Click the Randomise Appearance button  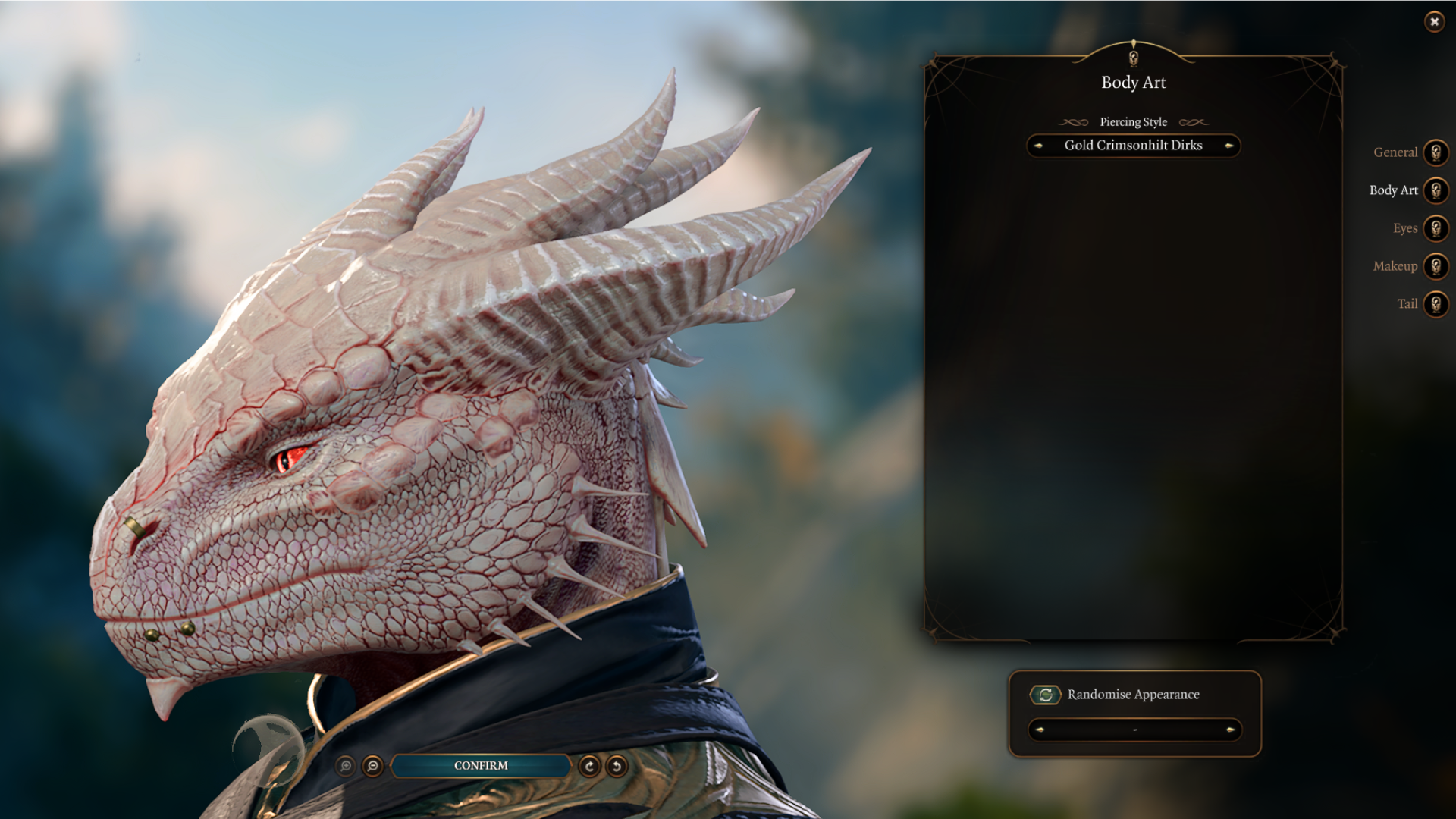pyautogui.click(x=1045, y=695)
